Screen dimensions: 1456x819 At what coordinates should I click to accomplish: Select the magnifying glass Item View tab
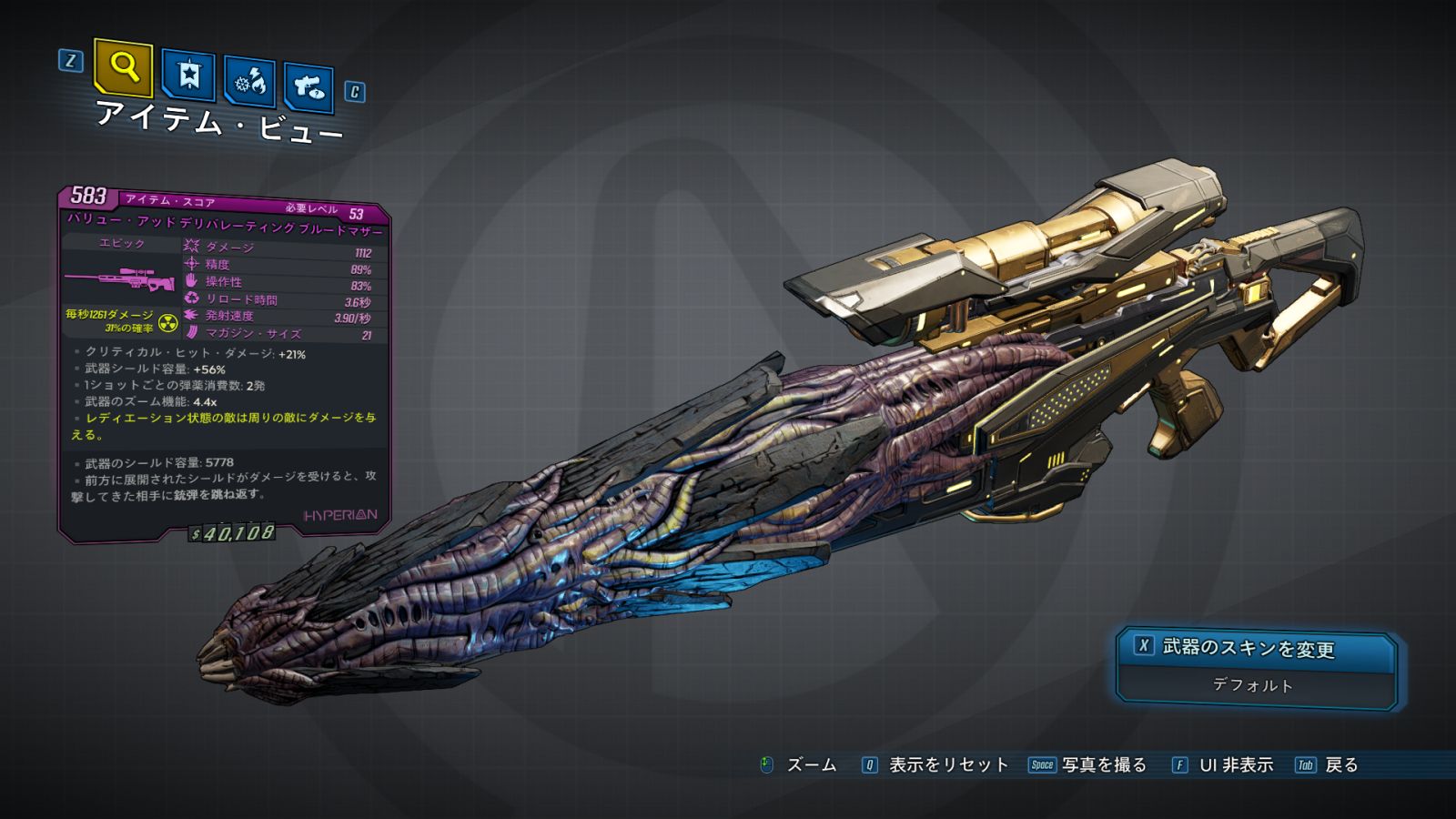124,66
